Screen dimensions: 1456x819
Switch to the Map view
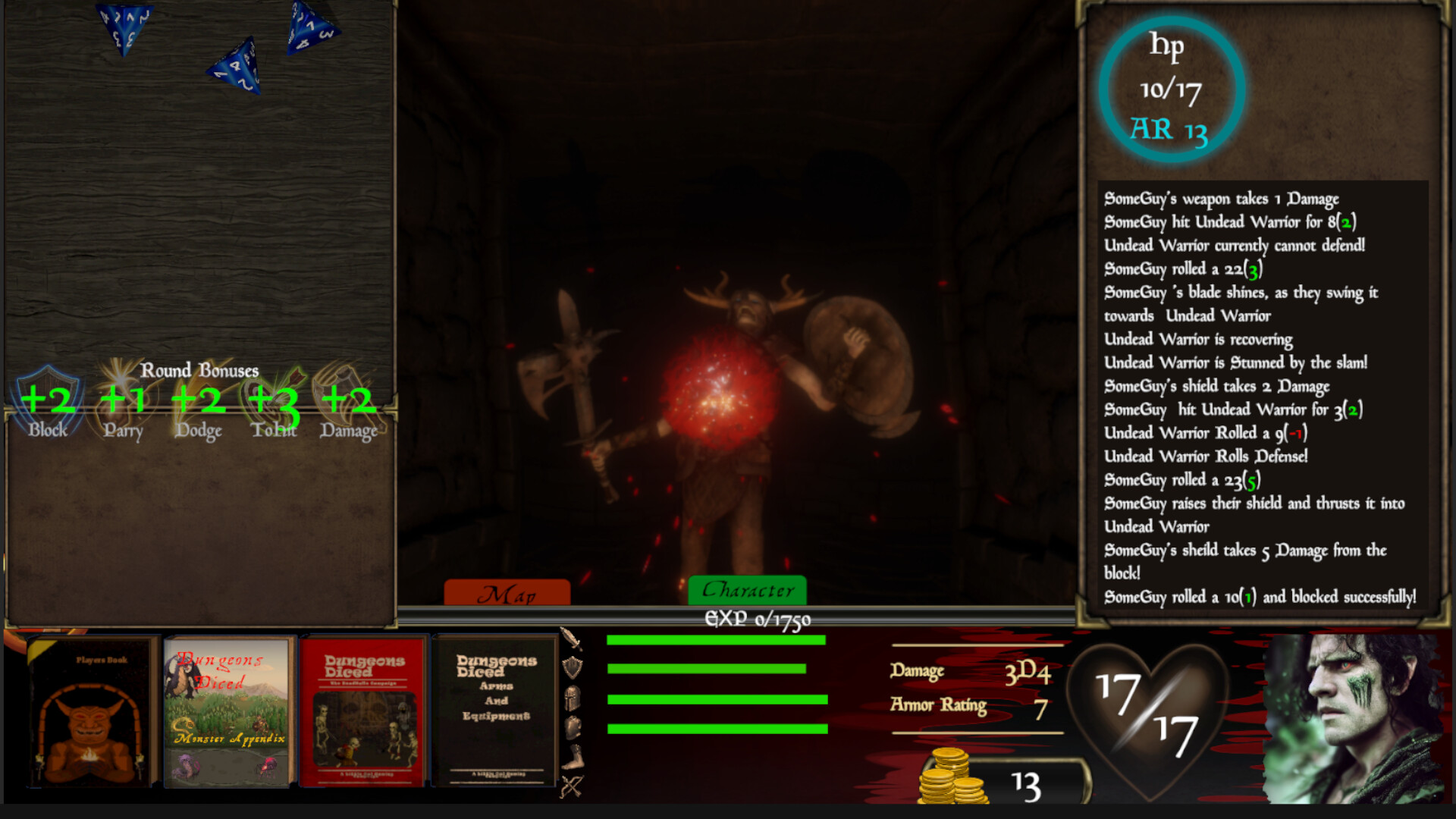click(508, 593)
